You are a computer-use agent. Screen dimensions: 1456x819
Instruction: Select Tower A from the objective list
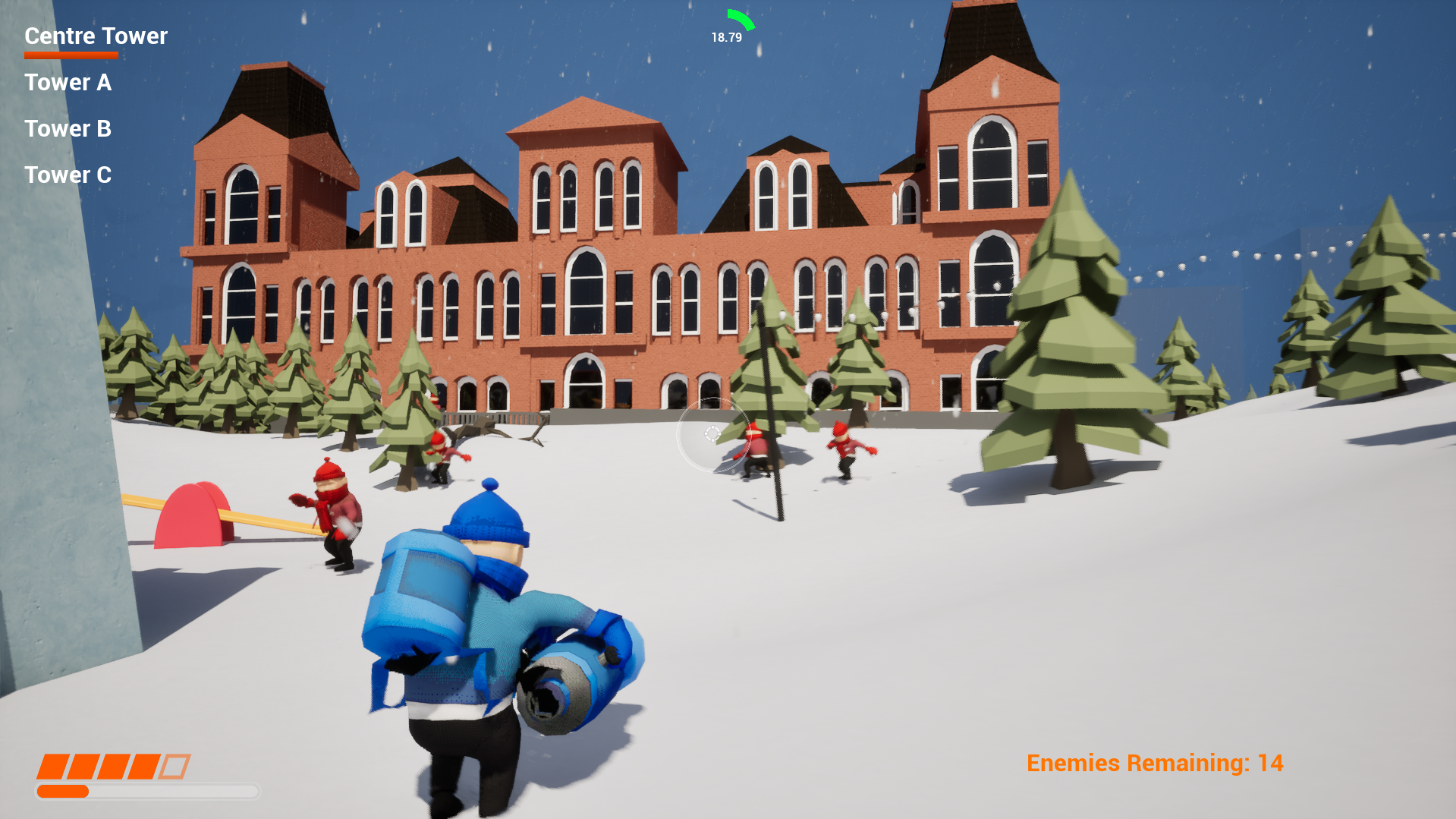(x=68, y=83)
